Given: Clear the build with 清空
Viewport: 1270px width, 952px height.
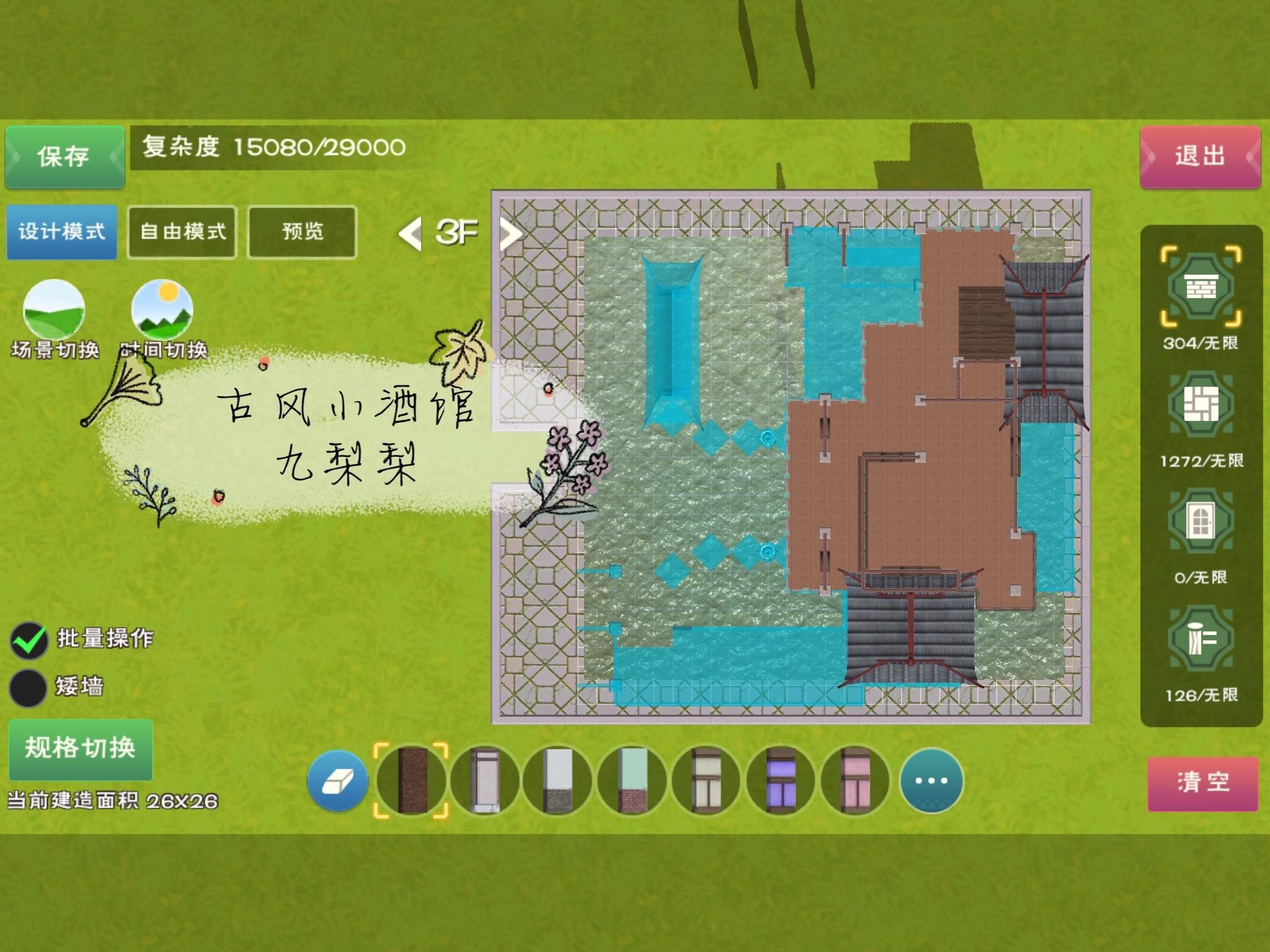Looking at the screenshot, I should click(1202, 782).
